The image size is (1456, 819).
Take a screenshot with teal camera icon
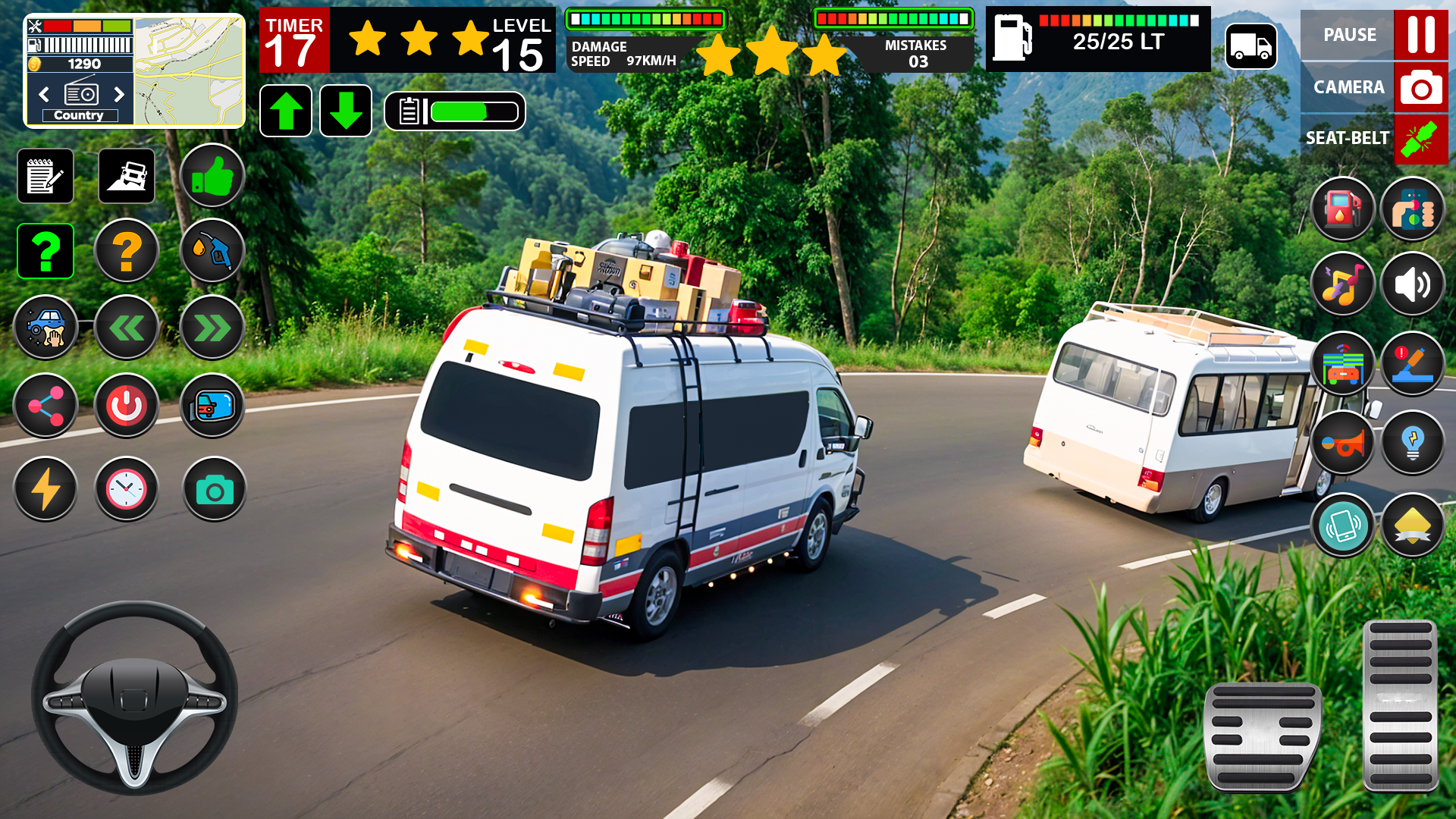click(215, 490)
